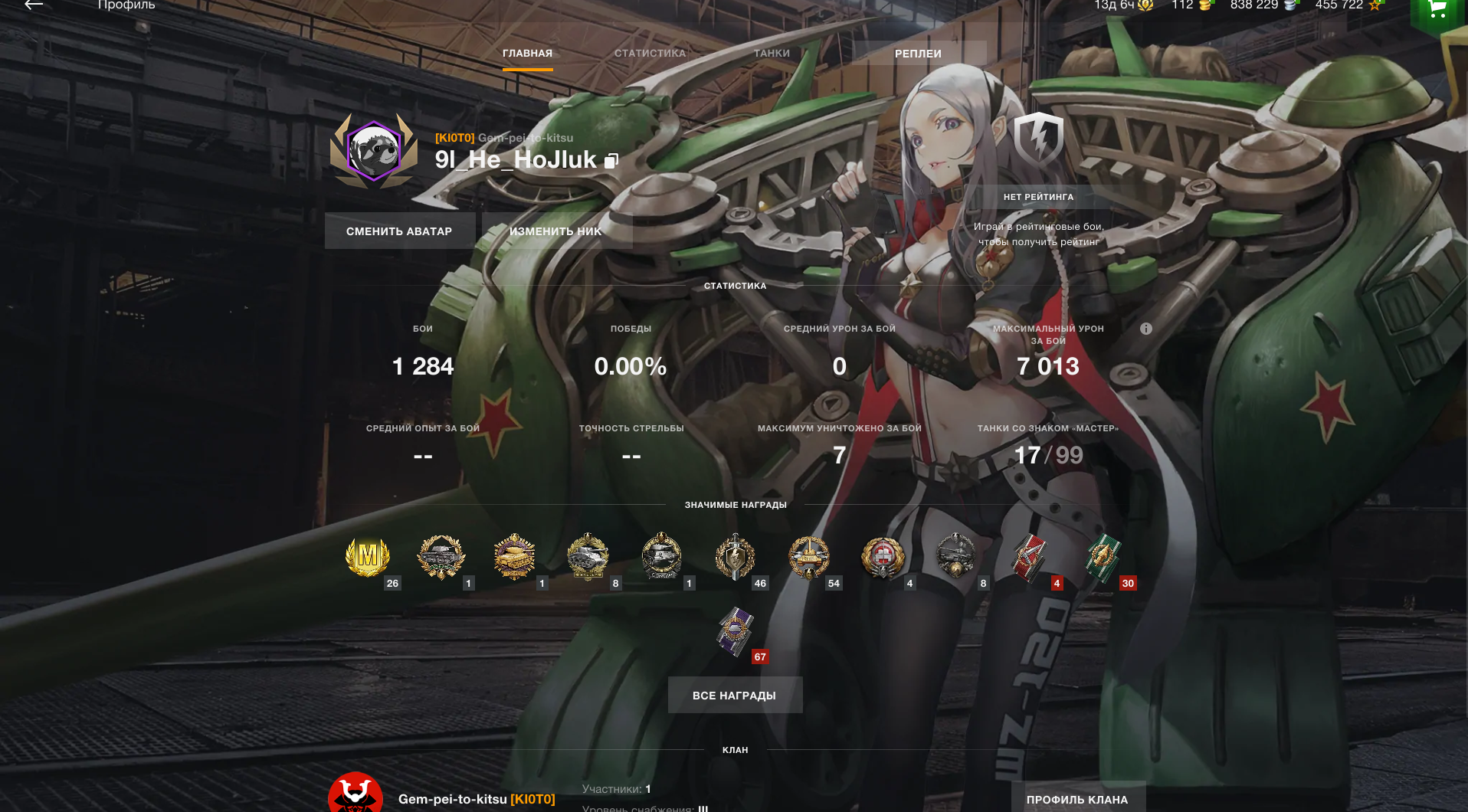Screen dimensions: 1468x812
Task: Click the player's raccoon avatar
Action: click(374, 150)
